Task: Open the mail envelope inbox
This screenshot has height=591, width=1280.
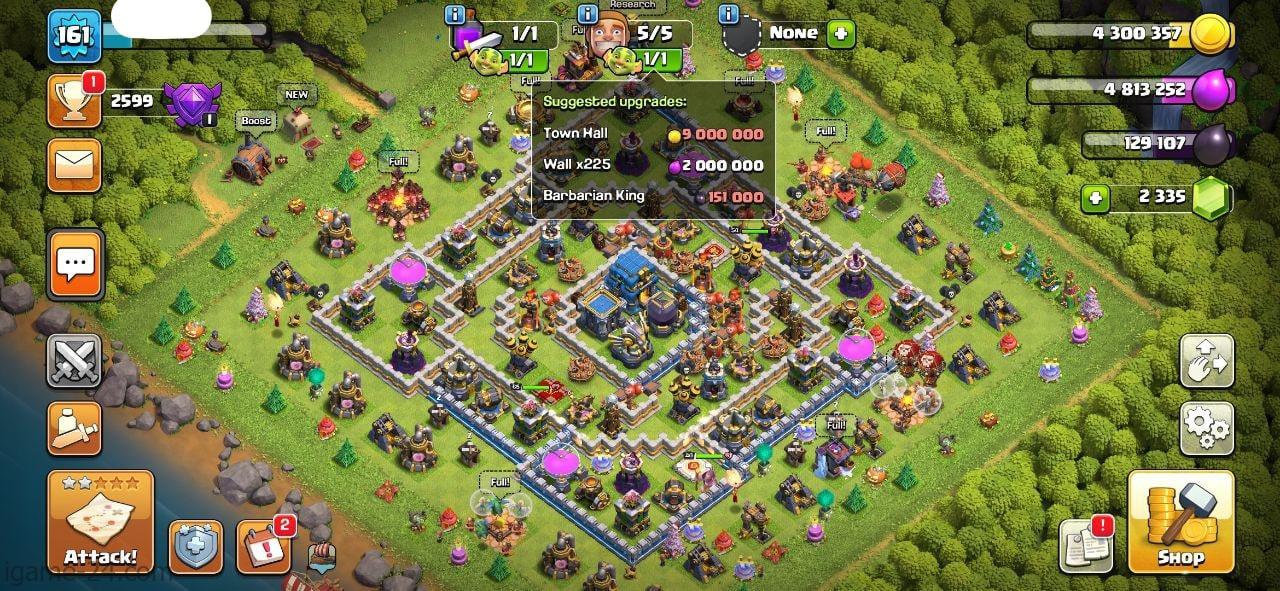Action: coord(74,165)
